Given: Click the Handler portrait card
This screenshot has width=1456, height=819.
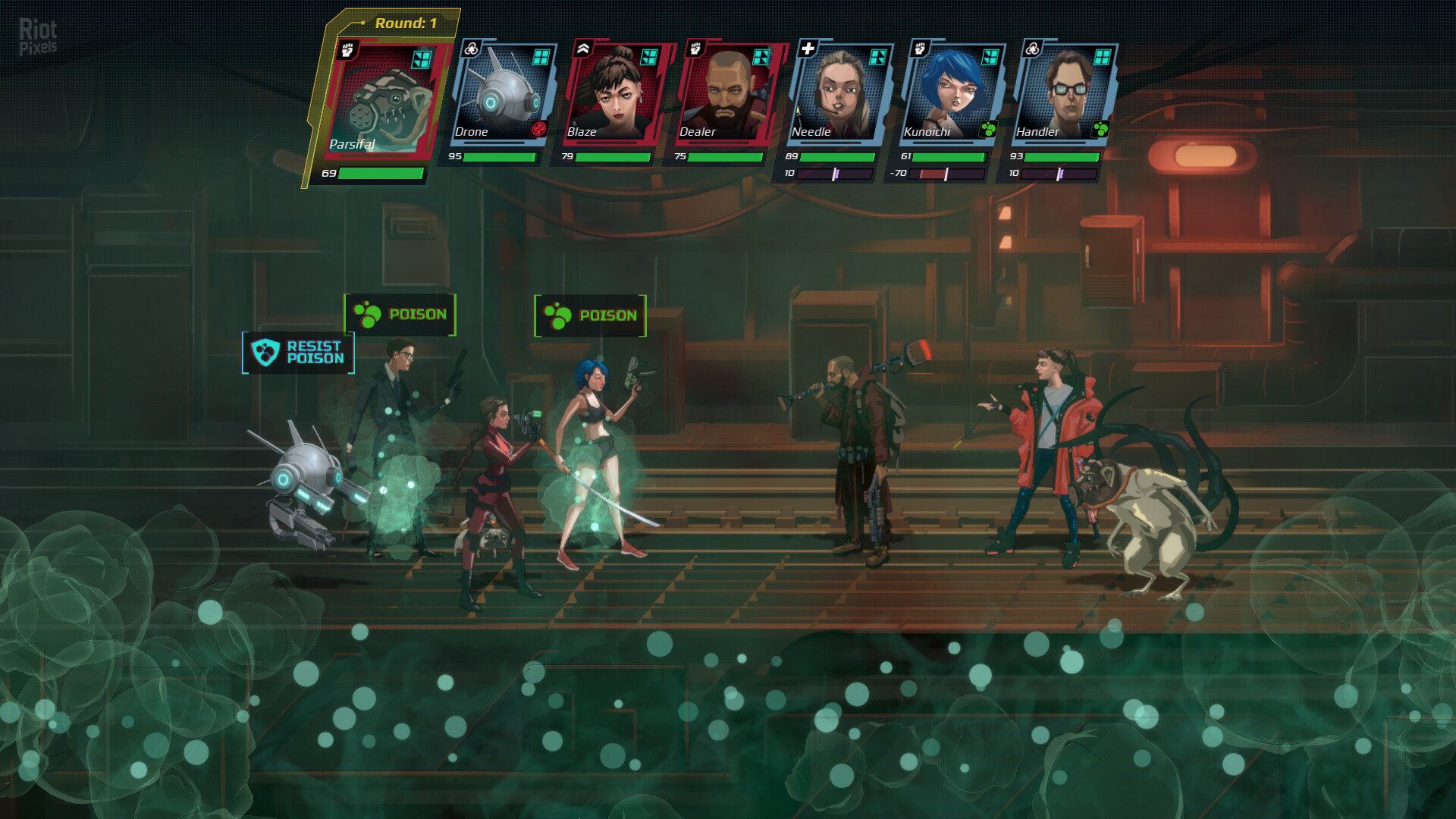Looking at the screenshot, I should [x=1062, y=93].
